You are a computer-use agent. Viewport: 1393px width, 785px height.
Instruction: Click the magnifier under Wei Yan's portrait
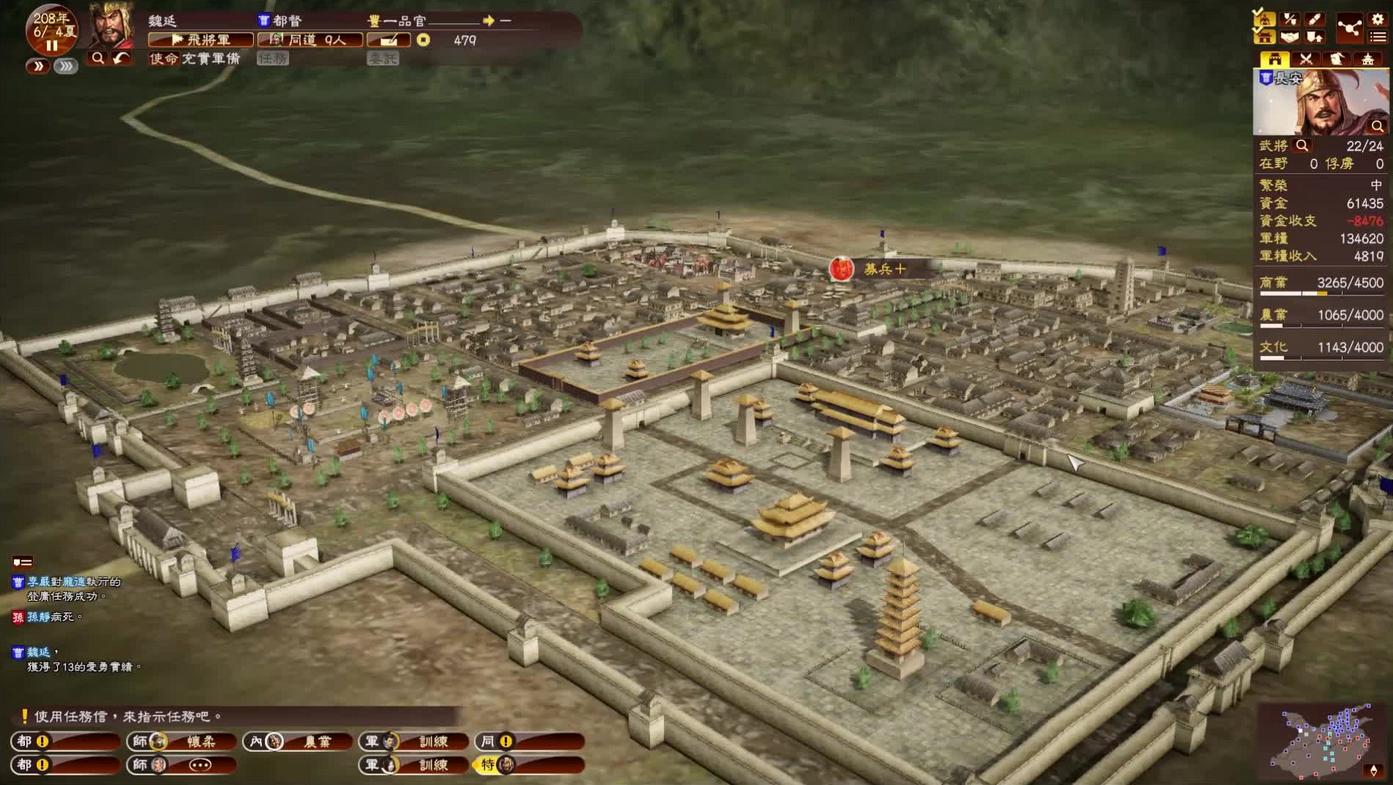98,59
